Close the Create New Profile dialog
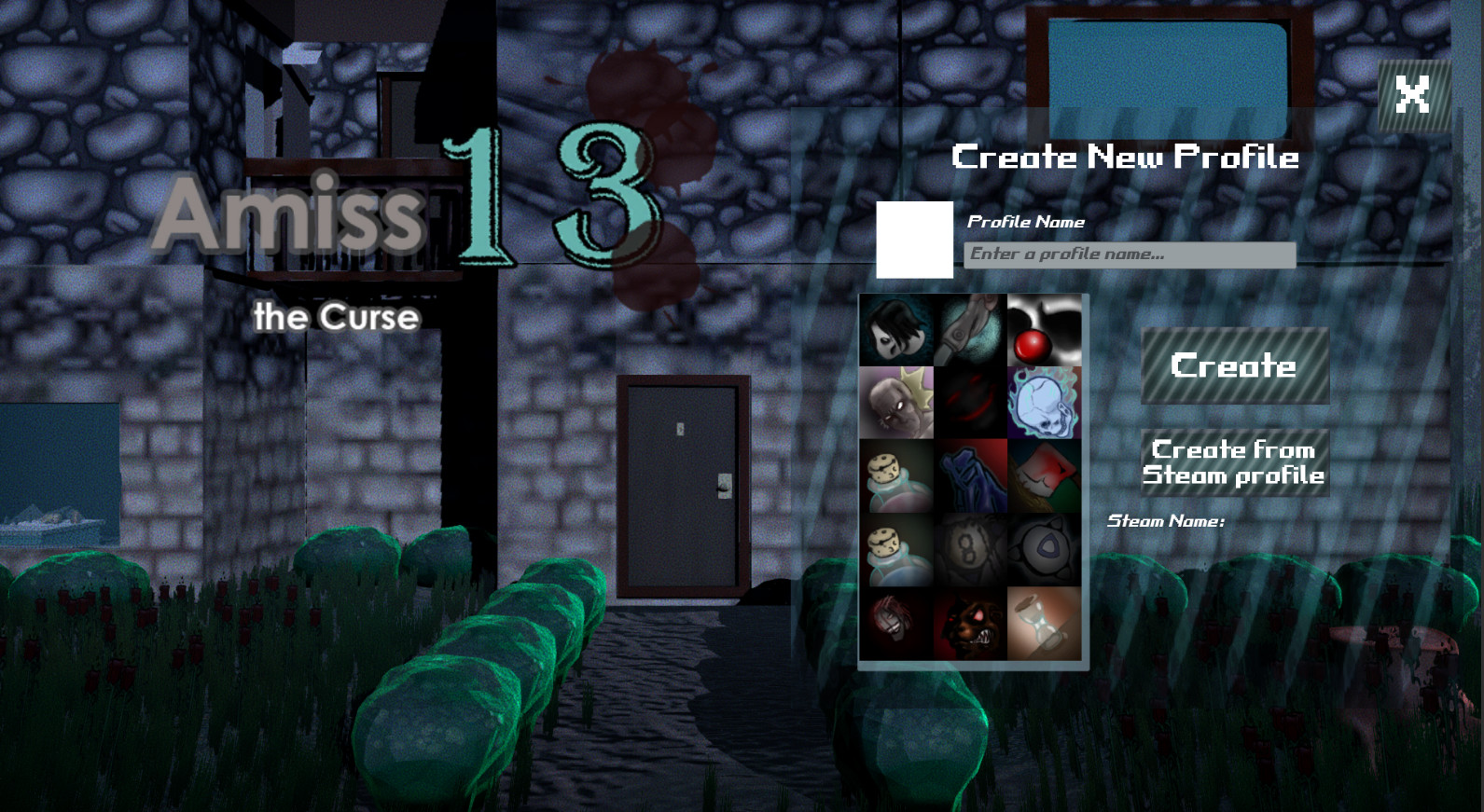This screenshot has width=1484, height=812. (1413, 94)
